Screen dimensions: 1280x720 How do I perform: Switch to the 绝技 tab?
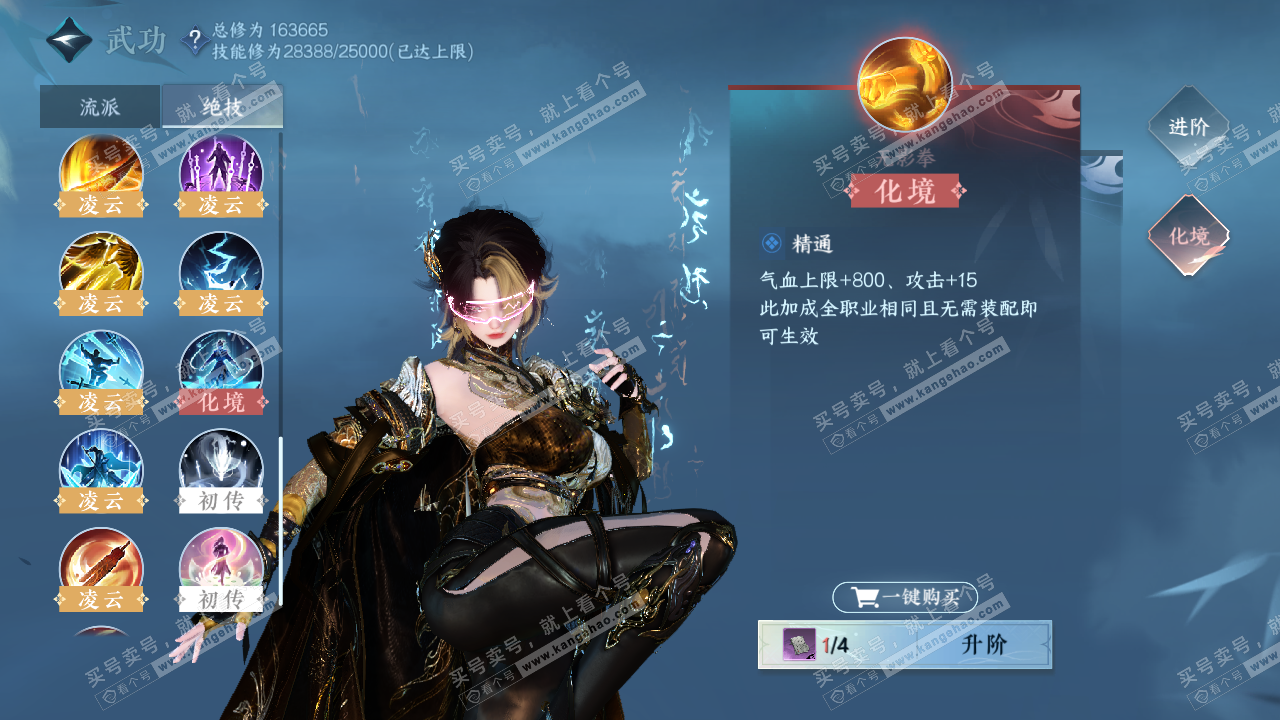pos(222,107)
